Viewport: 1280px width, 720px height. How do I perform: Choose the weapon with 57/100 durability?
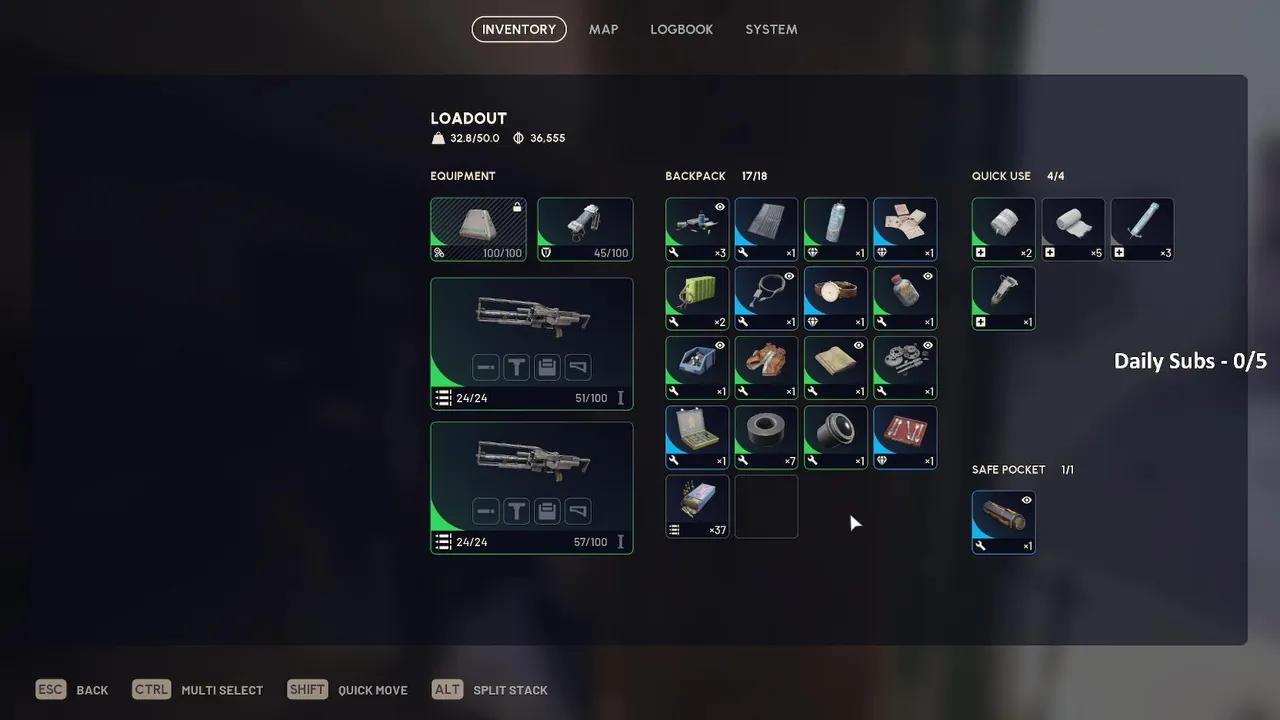531,487
